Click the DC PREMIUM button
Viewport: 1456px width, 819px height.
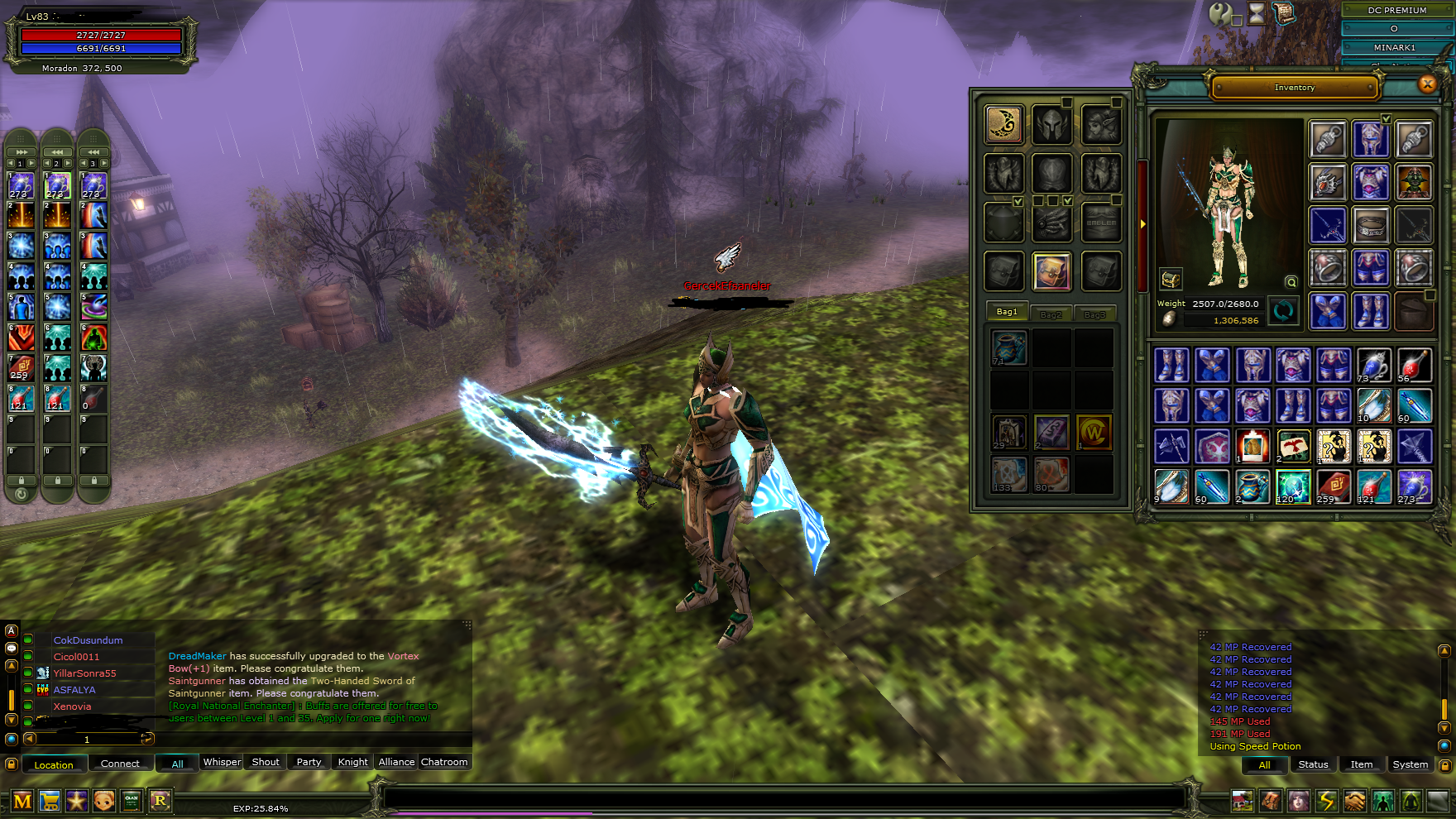1396,10
